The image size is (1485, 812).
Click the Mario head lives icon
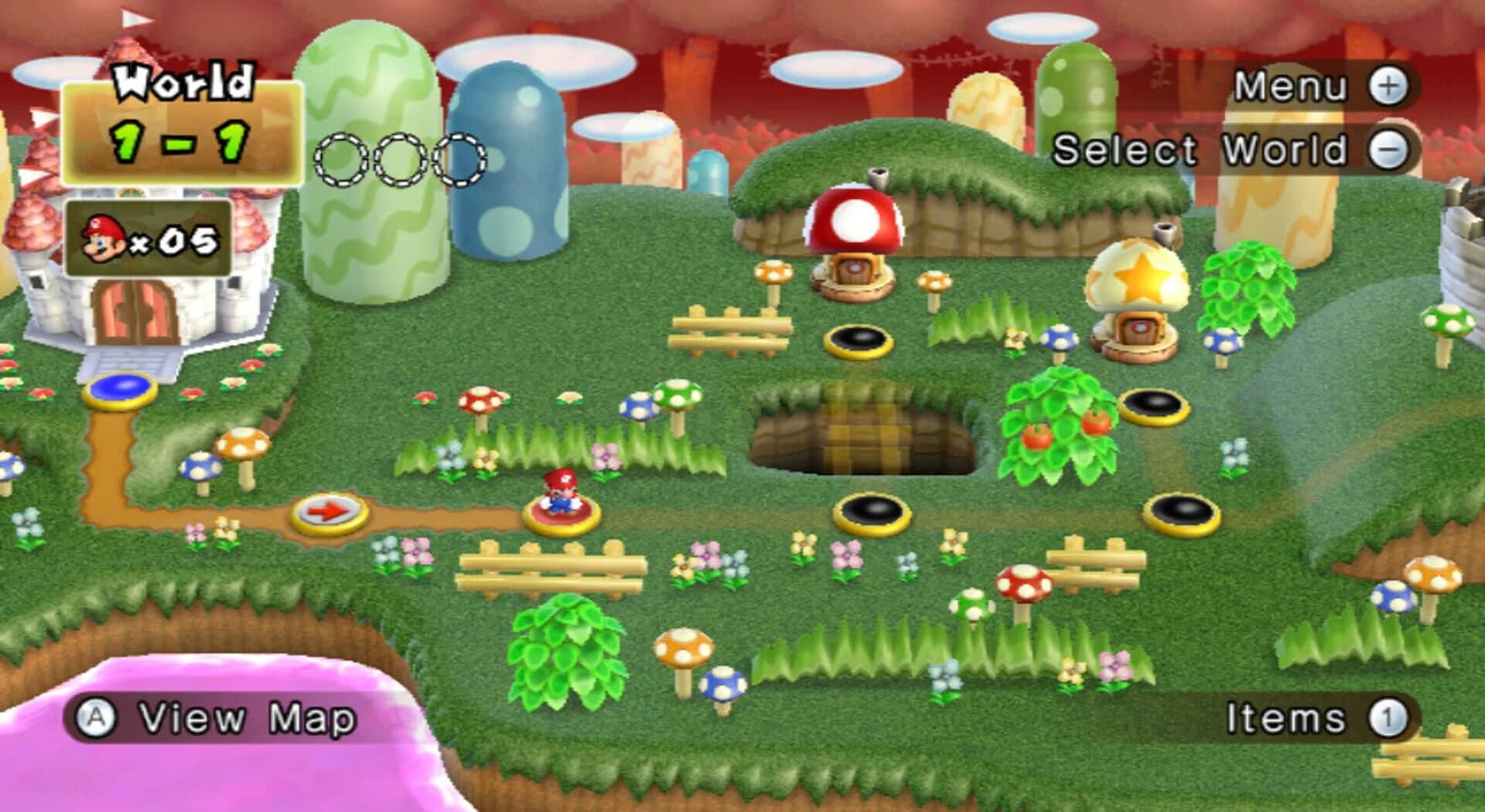click(x=103, y=238)
